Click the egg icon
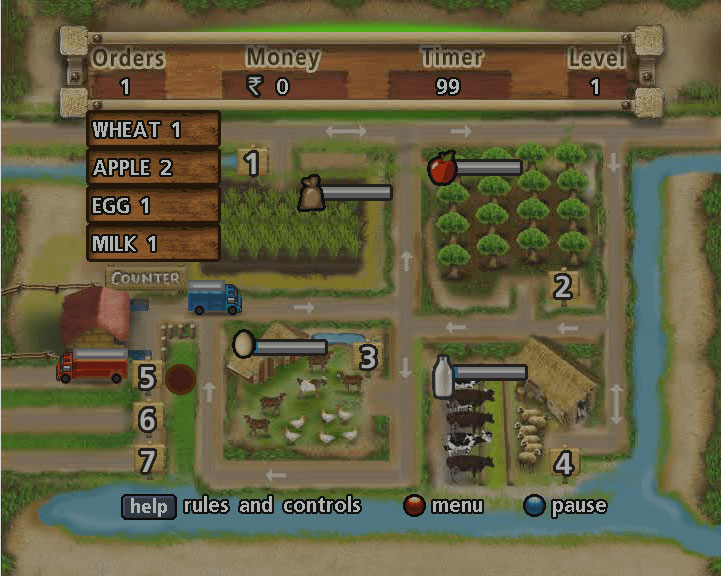Image resolution: width=721 pixels, height=576 pixels. [x=242, y=345]
